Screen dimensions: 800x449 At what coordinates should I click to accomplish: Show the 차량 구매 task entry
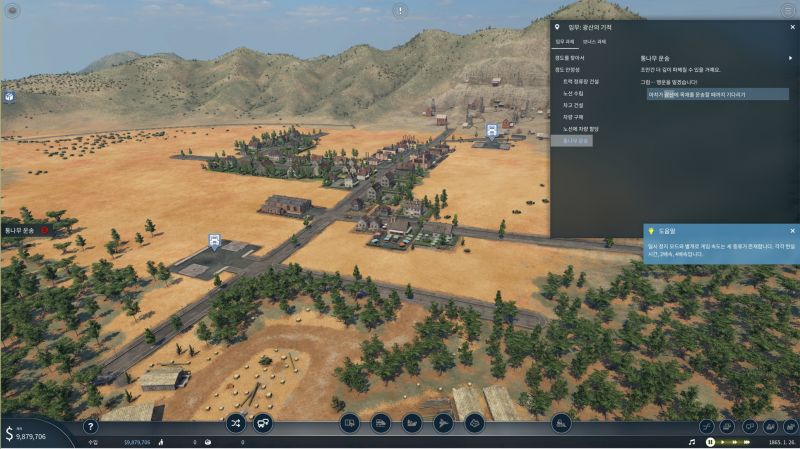[x=573, y=117]
